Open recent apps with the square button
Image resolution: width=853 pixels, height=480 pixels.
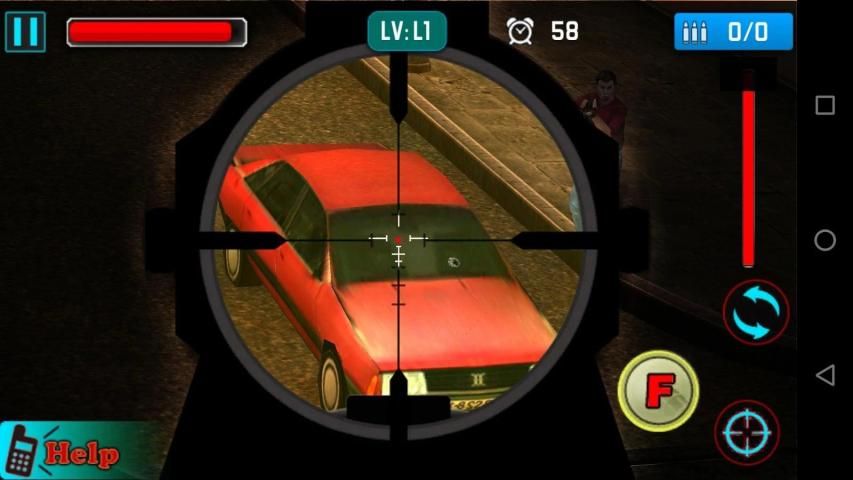[x=825, y=105]
